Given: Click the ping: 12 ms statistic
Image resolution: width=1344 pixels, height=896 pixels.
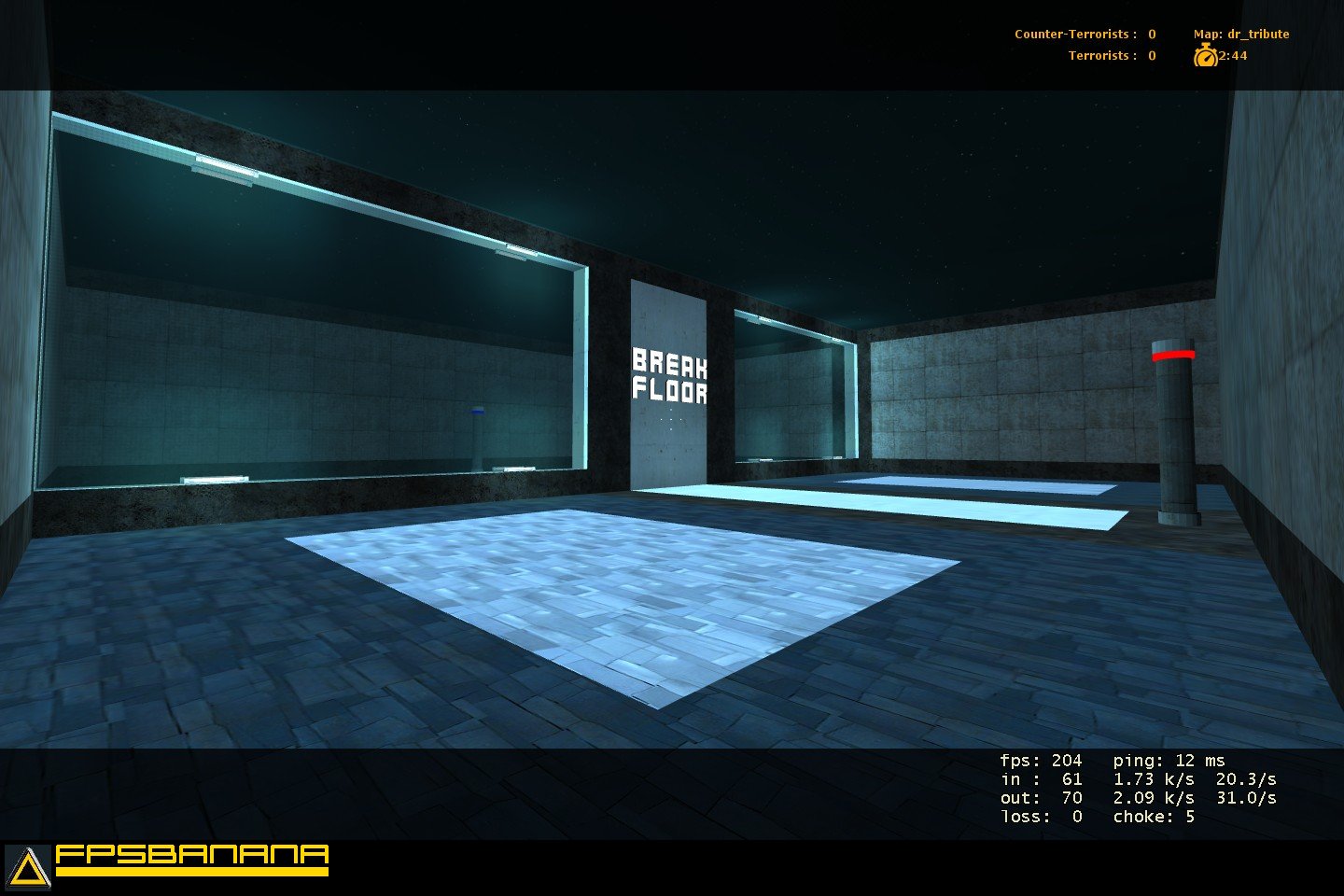Looking at the screenshot, I should [x=1167, y=761].
